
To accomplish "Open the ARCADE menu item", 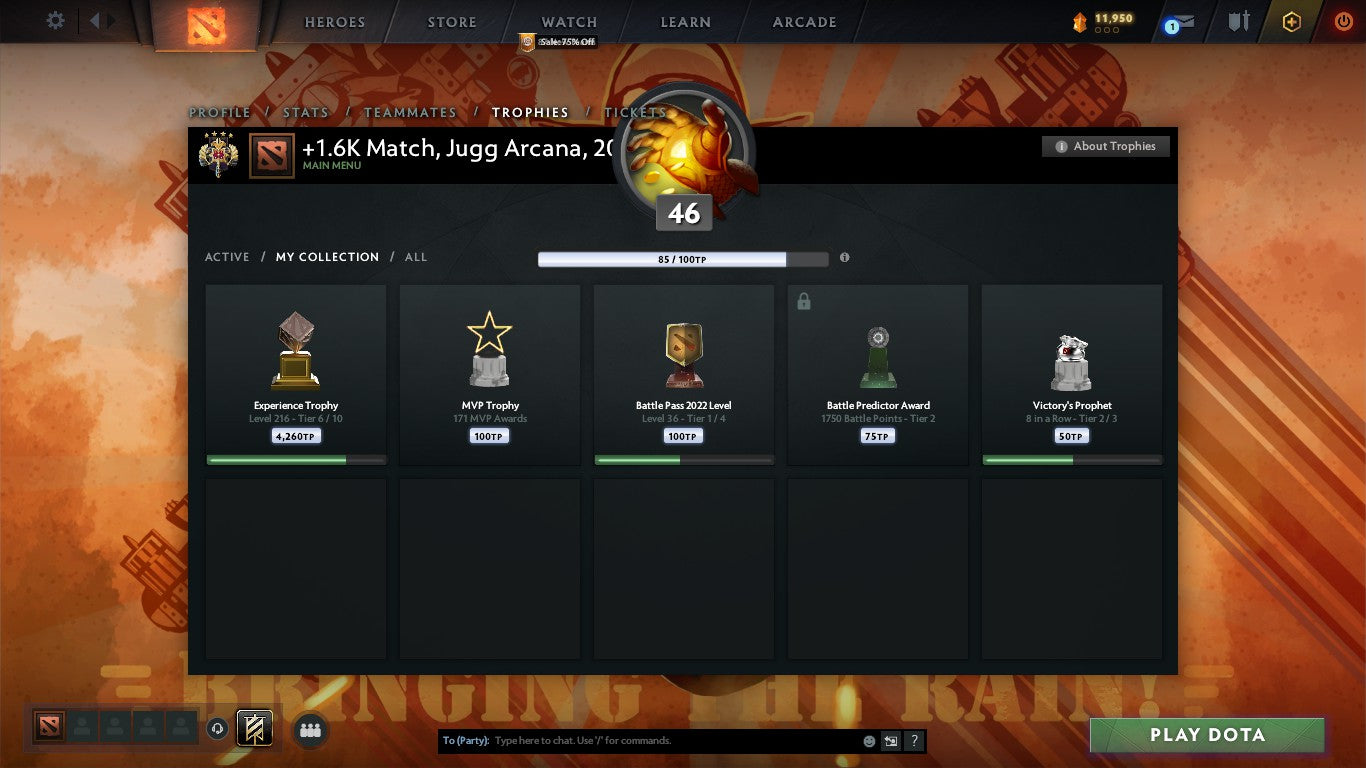I will point(803,22).
